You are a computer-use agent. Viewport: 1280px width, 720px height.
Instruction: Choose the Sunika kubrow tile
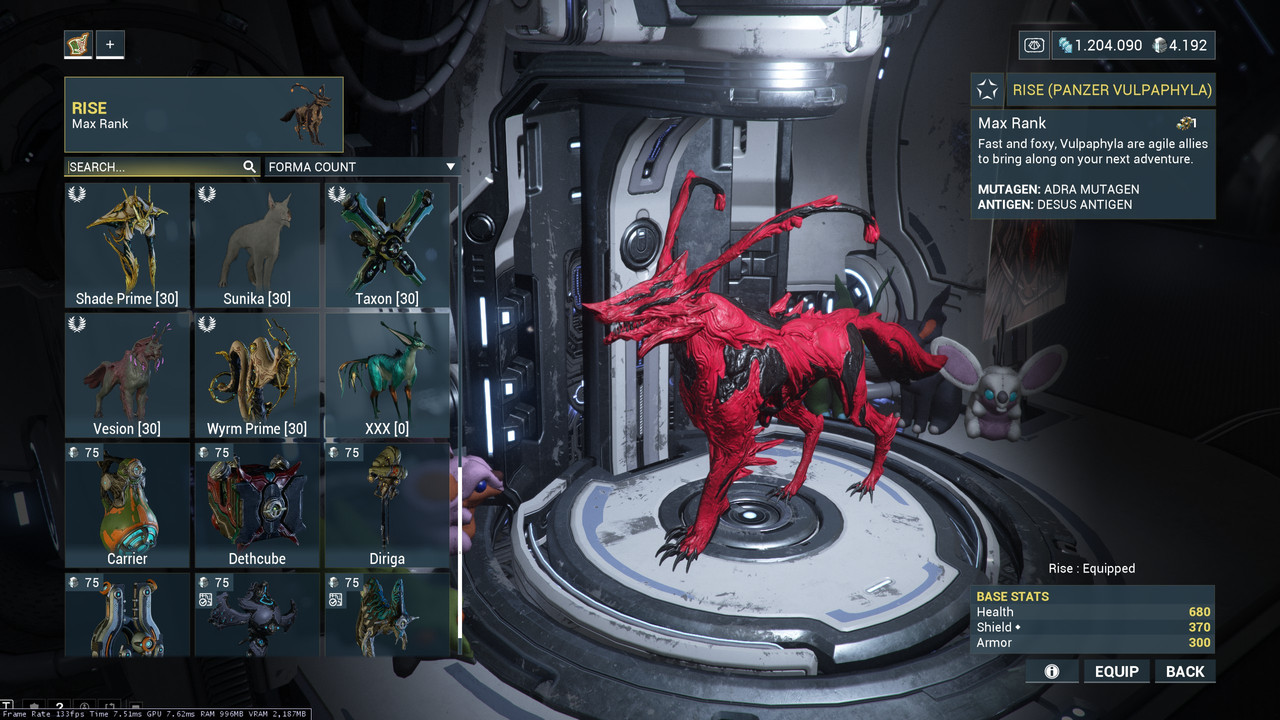[257, 245]
